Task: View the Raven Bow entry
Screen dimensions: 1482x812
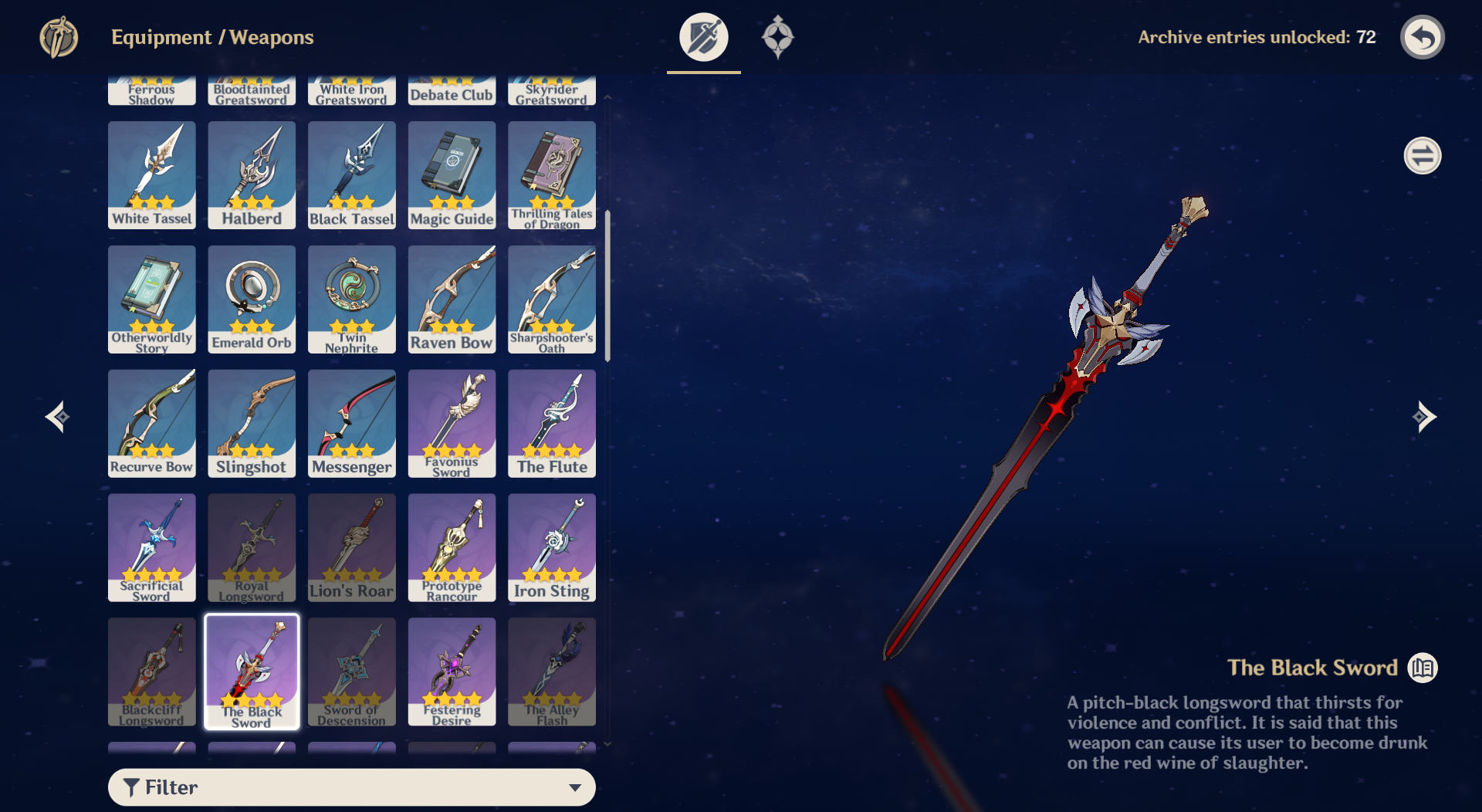Action: (452, 299)
